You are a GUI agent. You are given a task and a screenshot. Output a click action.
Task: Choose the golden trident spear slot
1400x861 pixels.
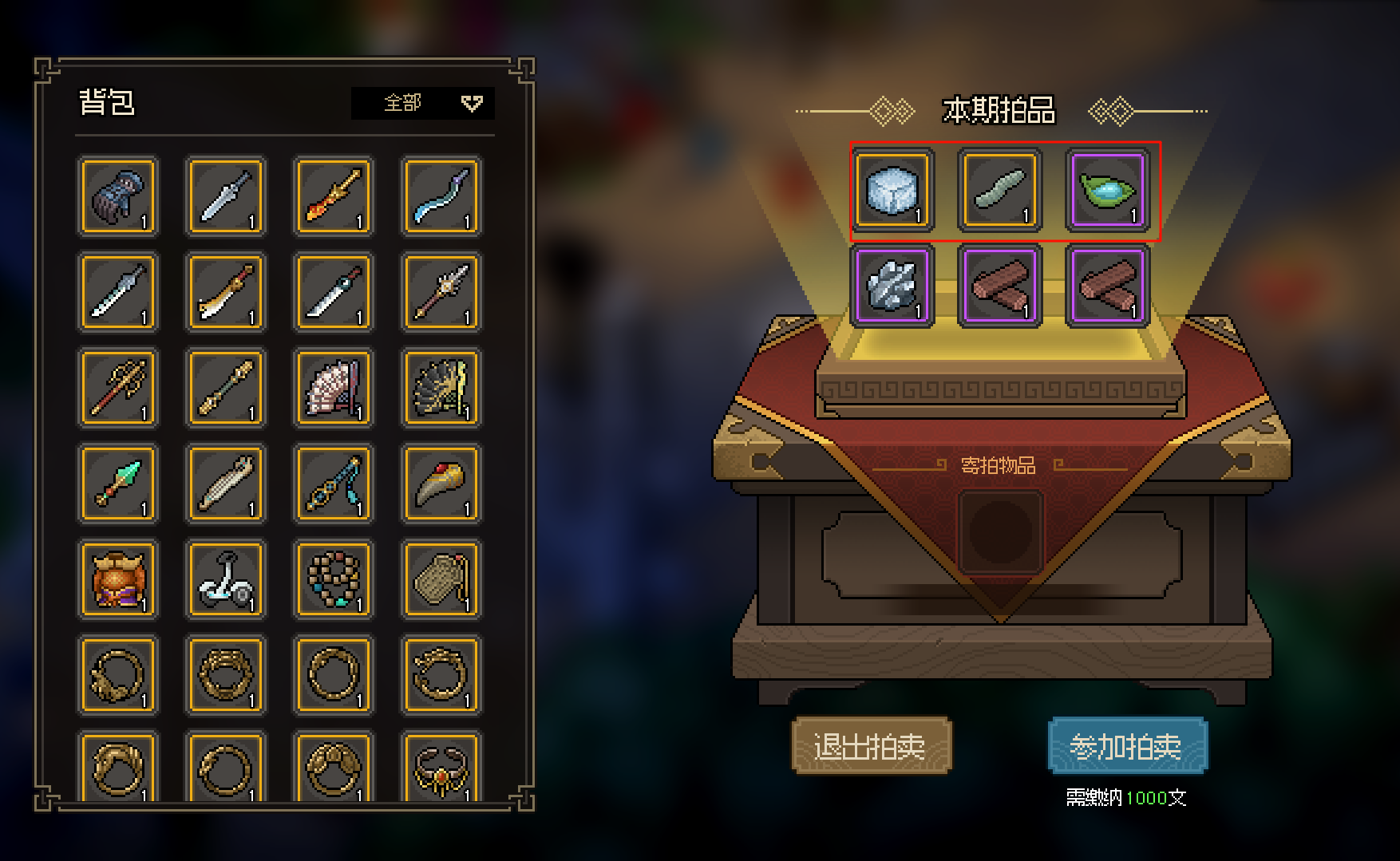coord(118,389)
